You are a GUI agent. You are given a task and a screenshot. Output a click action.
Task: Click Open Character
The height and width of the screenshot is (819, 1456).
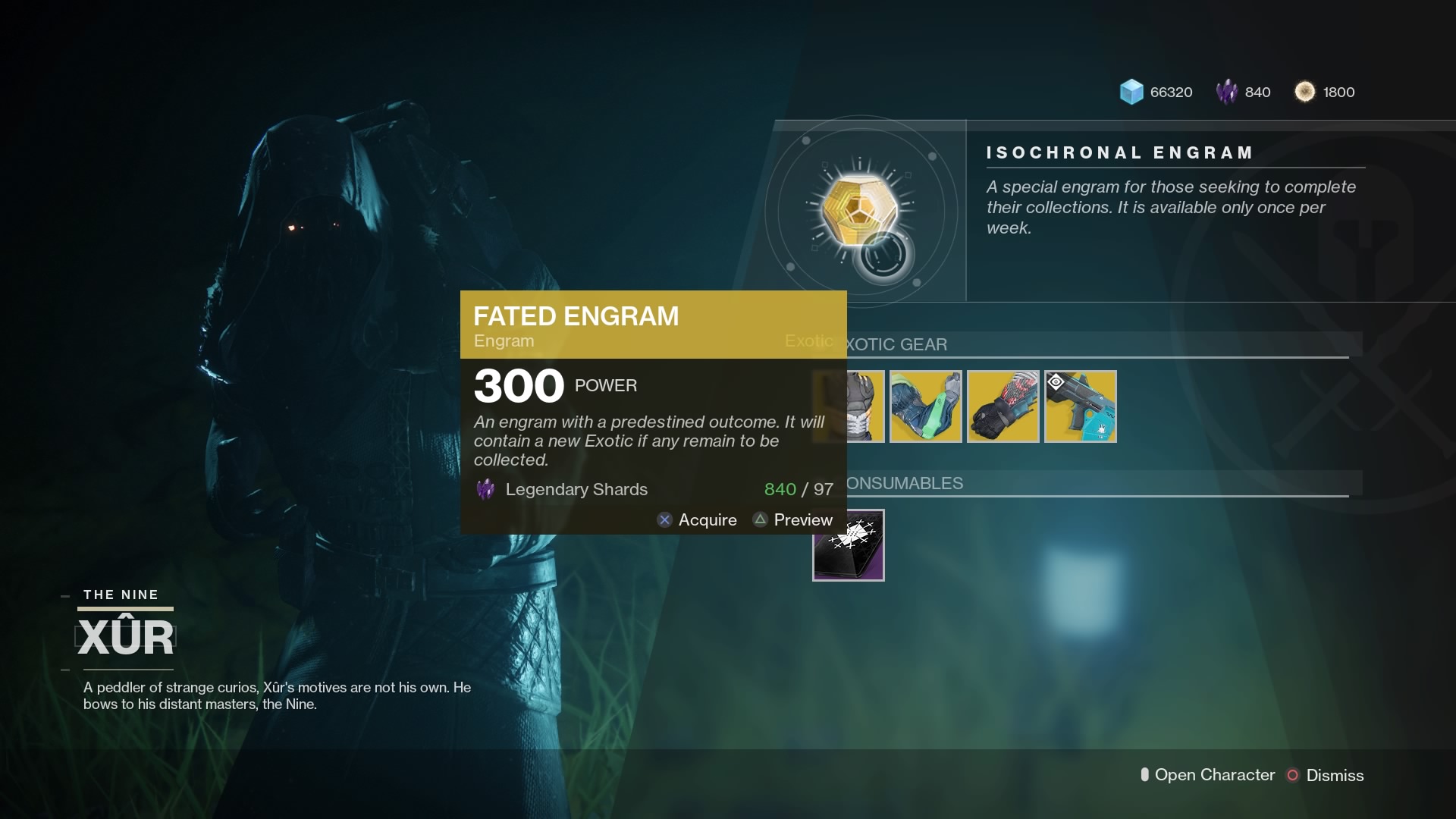click(1214, 775)
